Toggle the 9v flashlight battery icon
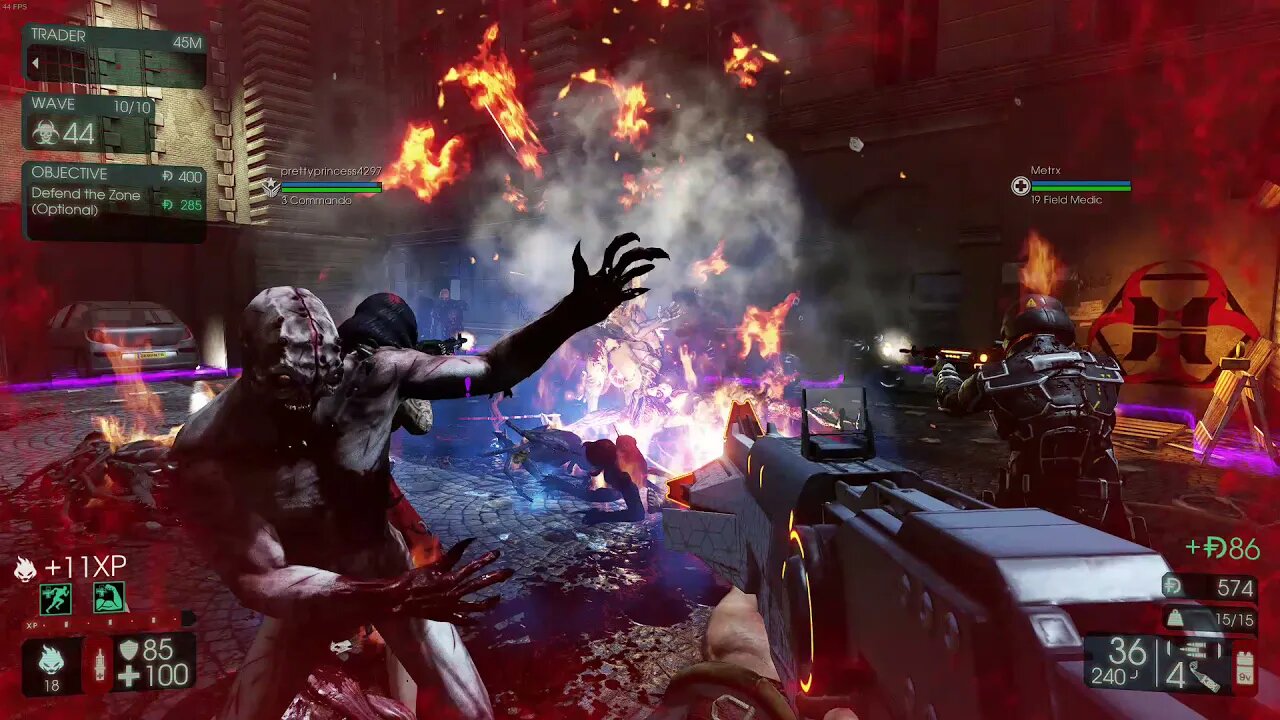The width and height of the screenshot is (1280, 720). (x=1245, y=667)
